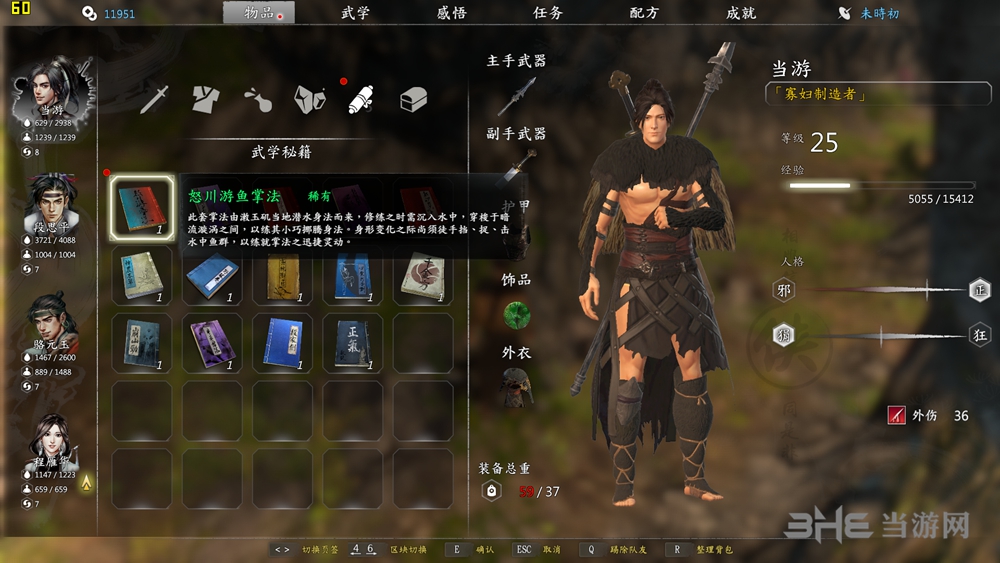The width and height of the screenshot is (1000, 563).
Task: View the treasure chest category
Action: (x=413, y=99)
